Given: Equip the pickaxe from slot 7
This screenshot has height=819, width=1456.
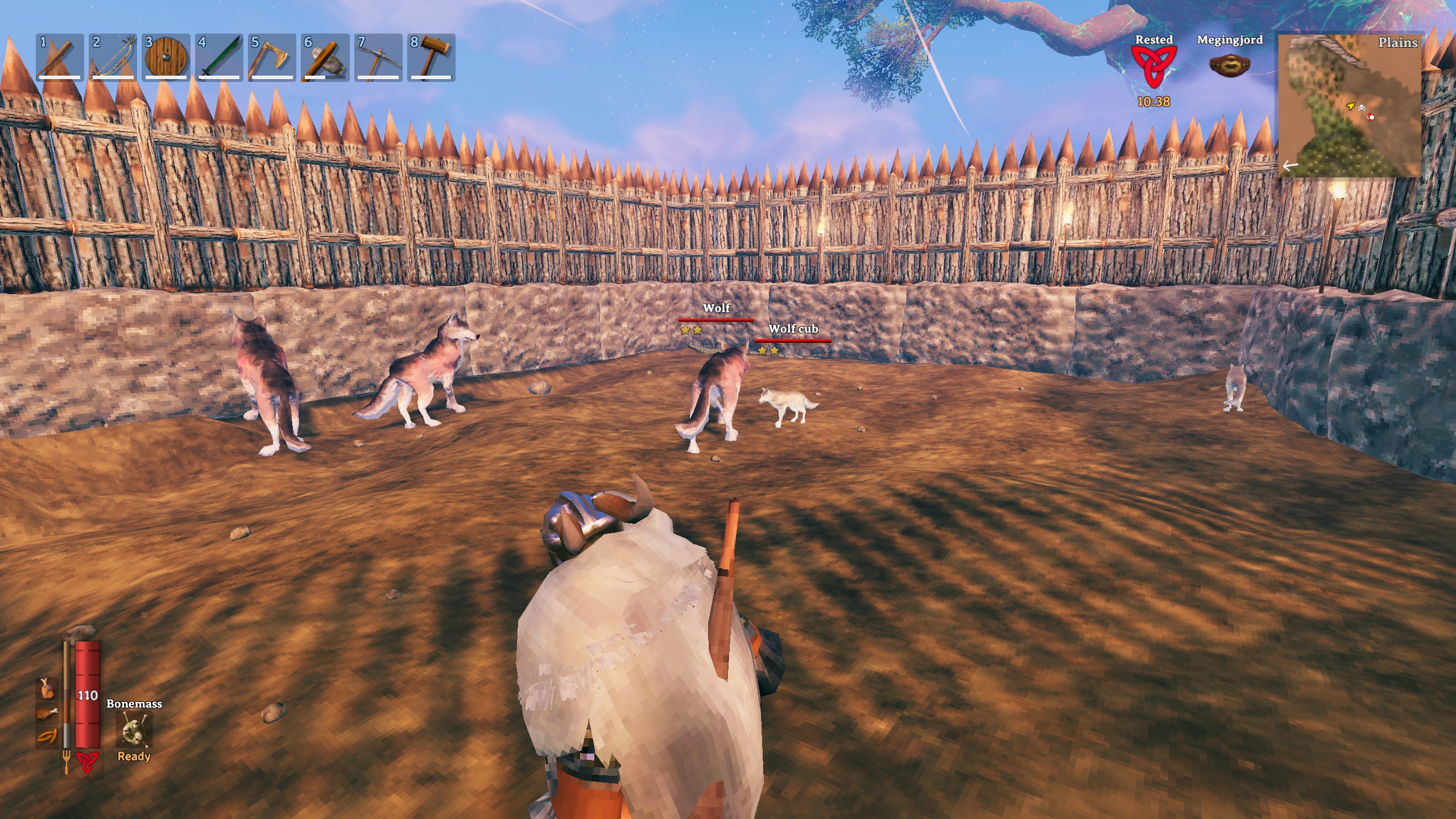Looking at the screenshot, I should point(378,57).
